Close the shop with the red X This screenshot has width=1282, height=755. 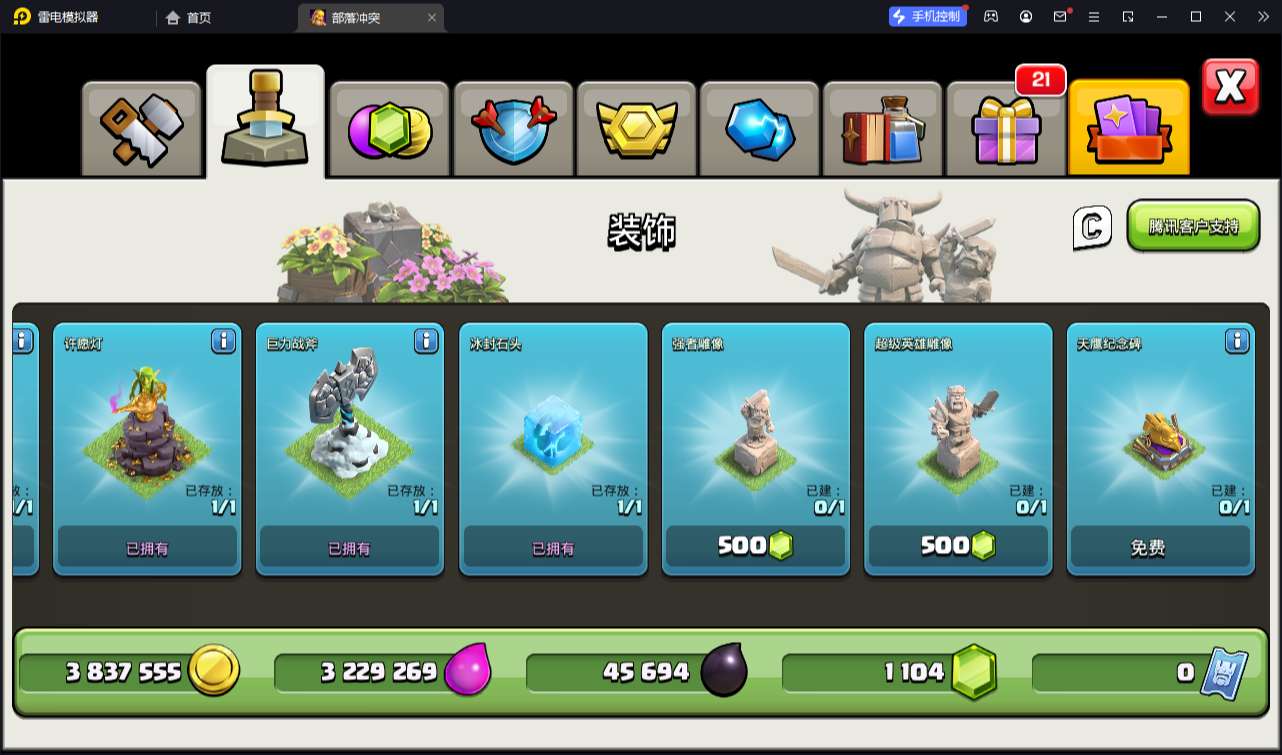[x=1230, y=88]
